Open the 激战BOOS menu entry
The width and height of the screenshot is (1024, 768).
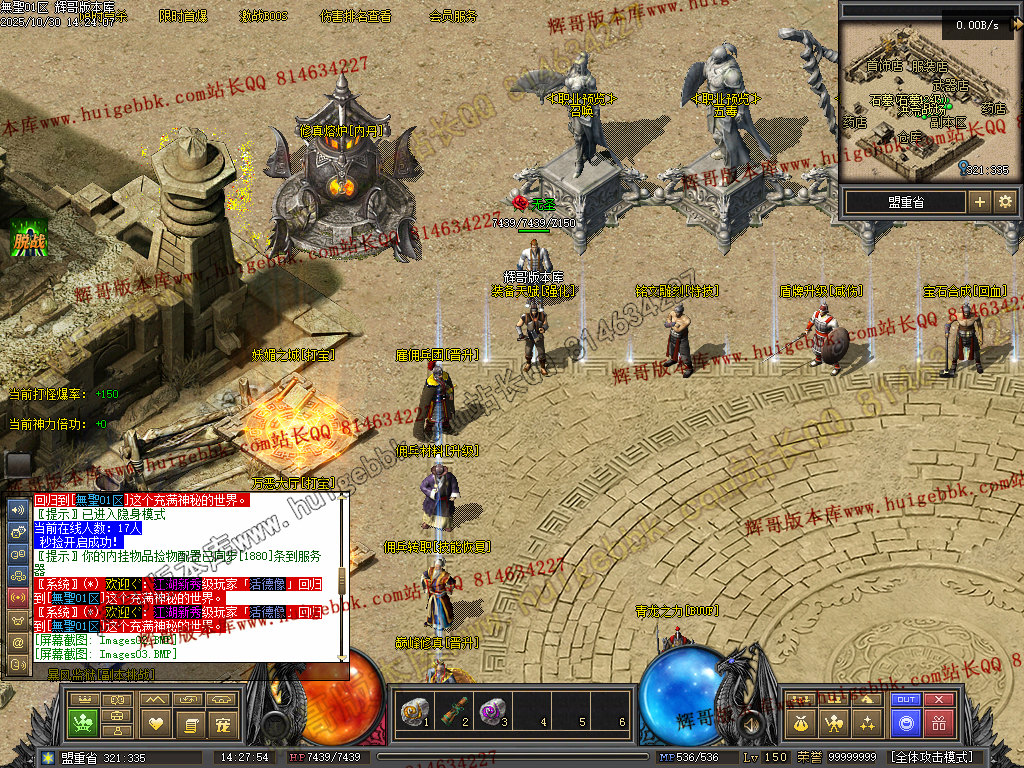263,17
